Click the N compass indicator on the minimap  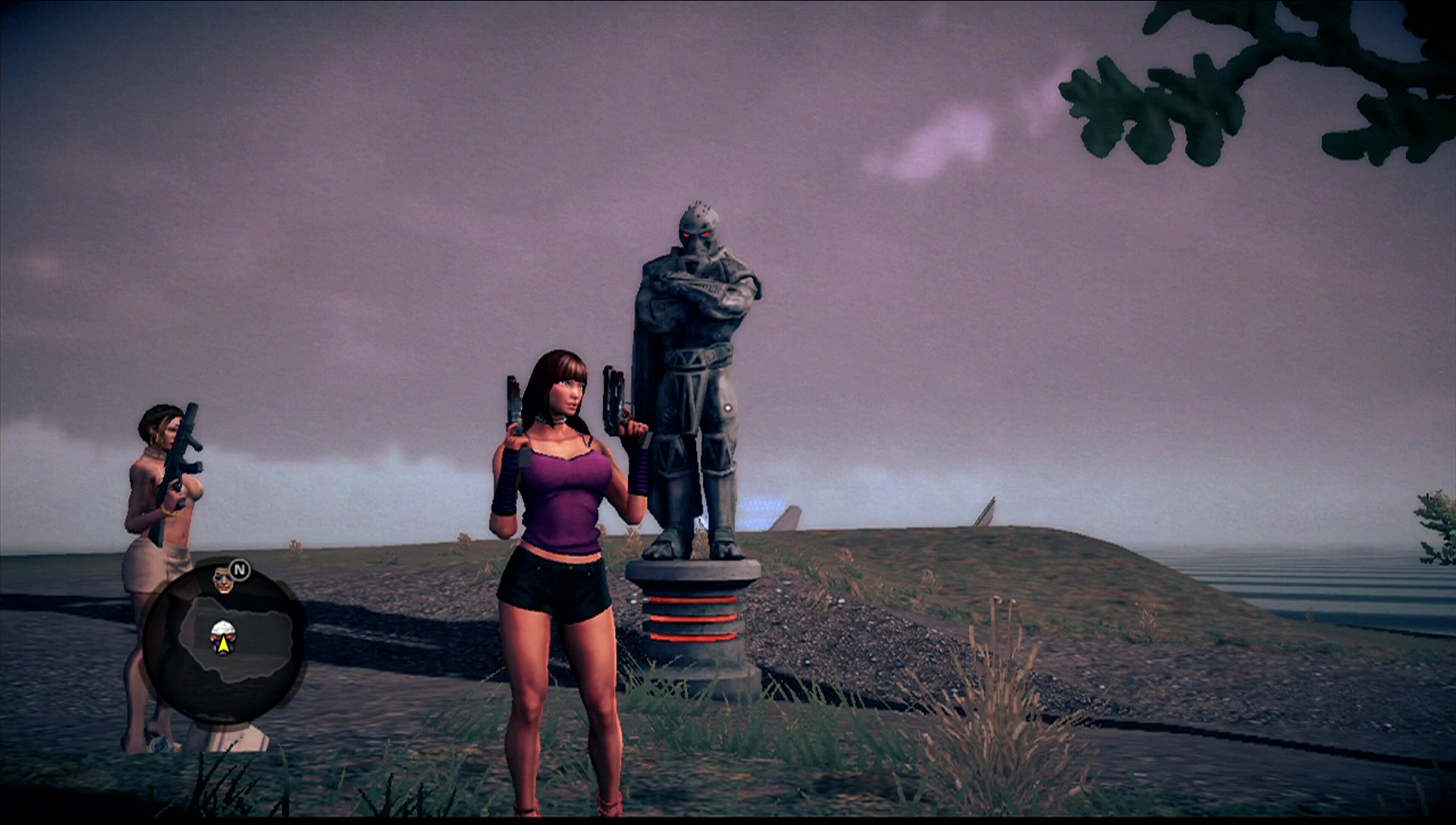pyautogui.click(x=240, y=569)
